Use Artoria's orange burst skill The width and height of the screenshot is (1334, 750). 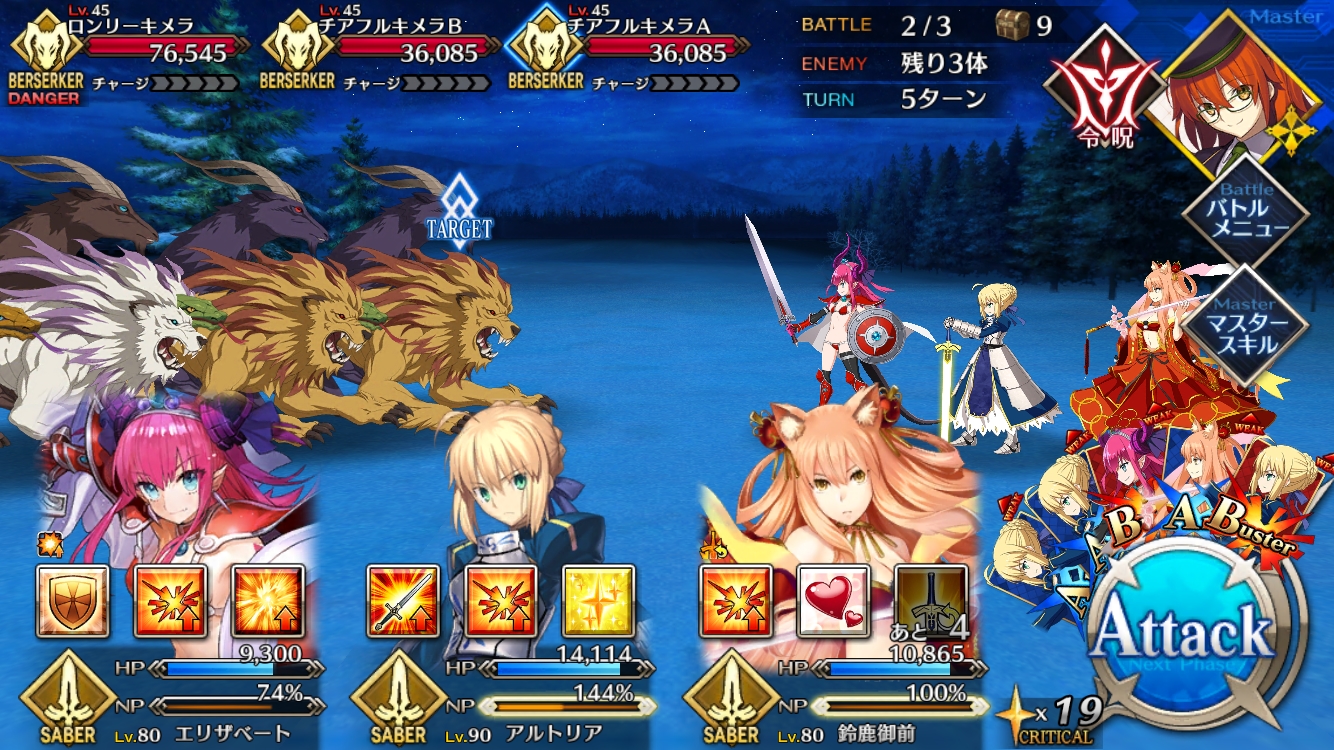pos(501,602)
